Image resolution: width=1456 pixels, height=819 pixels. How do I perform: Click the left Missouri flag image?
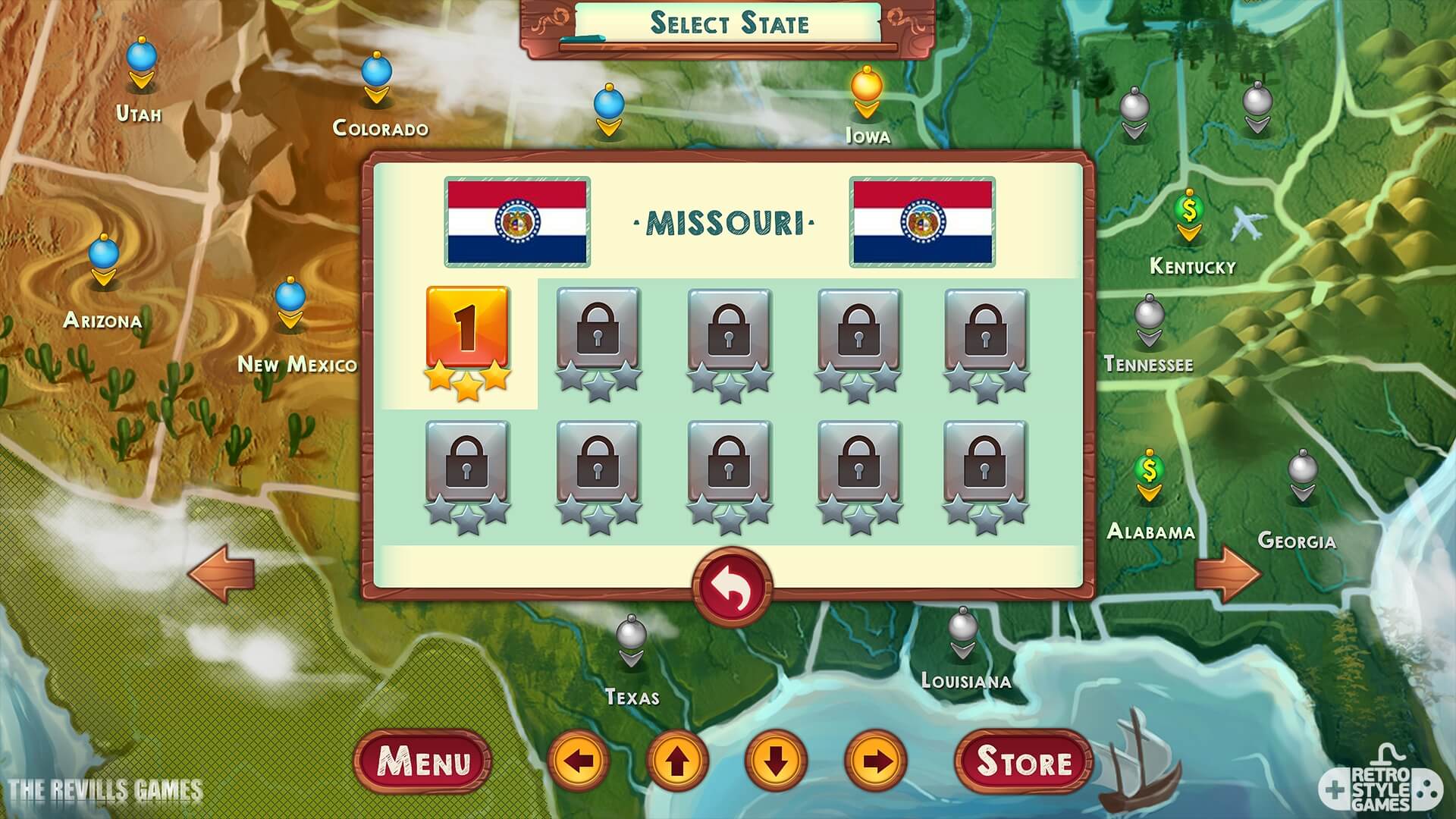click(517, 221)
